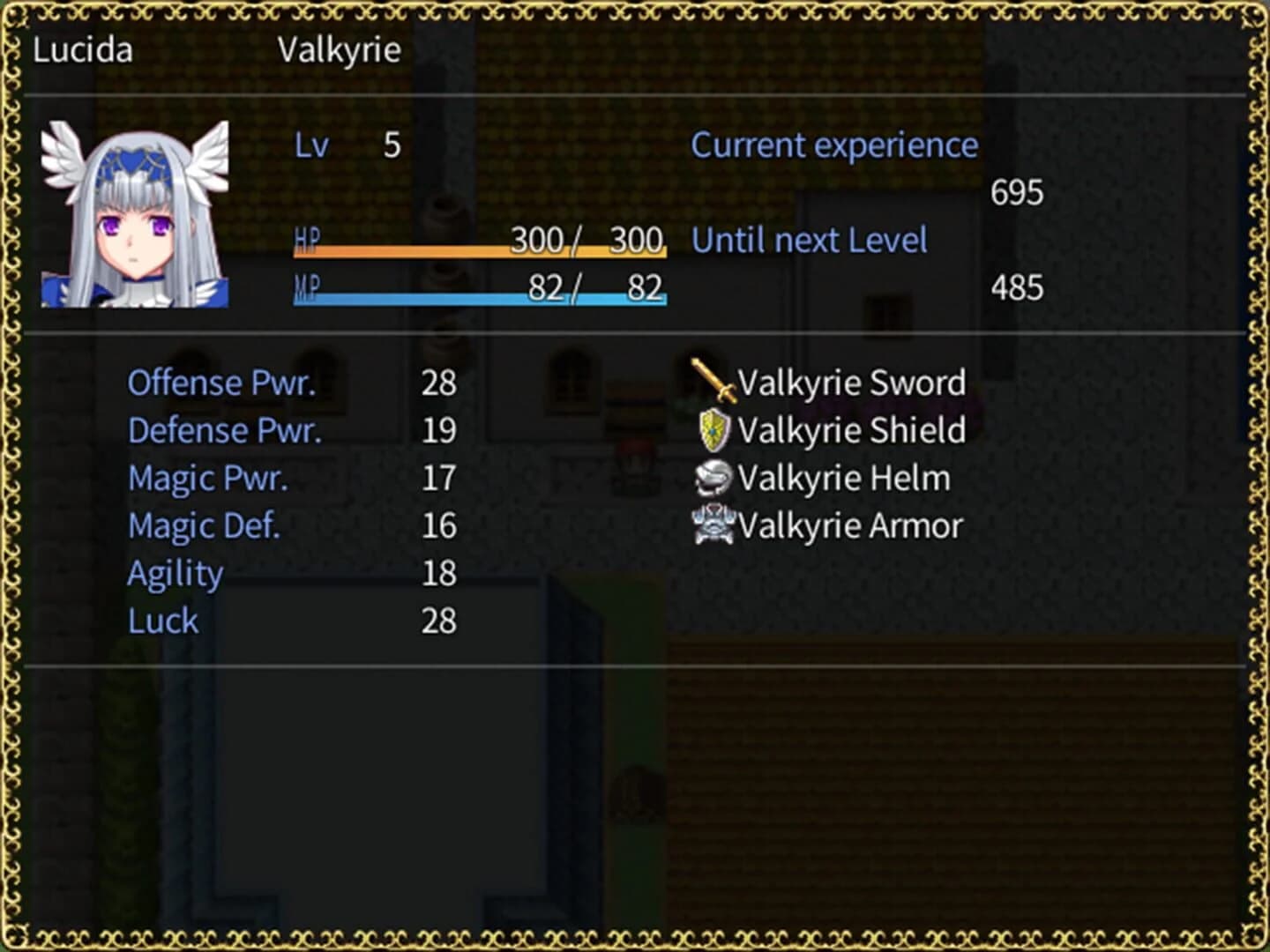The image size is (1270, 952).
Task: Open the Valkyrie Armor equipment icon
Action: pos(714,524)
